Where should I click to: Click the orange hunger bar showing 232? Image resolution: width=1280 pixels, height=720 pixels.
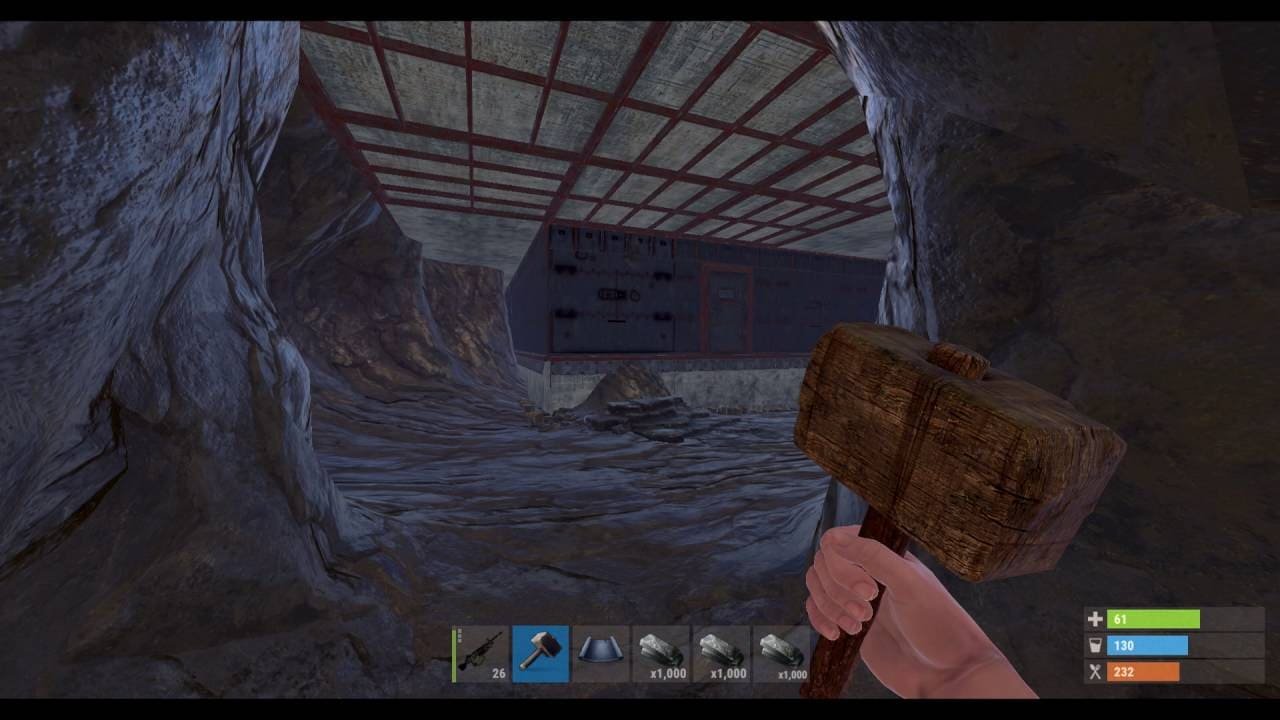point(1146,671)
